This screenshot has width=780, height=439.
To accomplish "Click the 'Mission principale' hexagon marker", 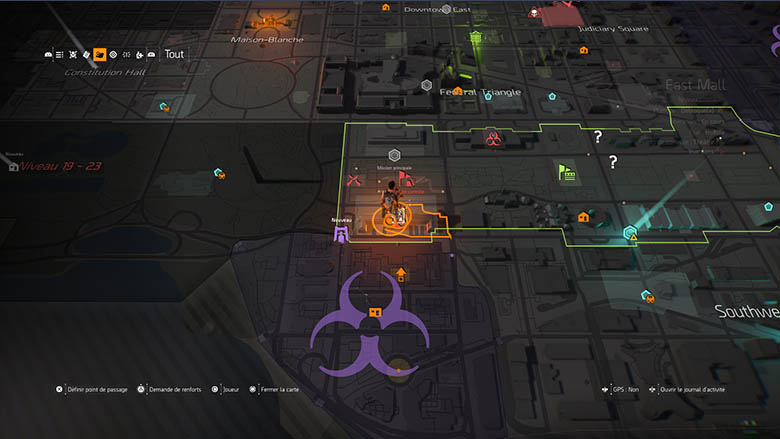I will (x=394, y=155).
